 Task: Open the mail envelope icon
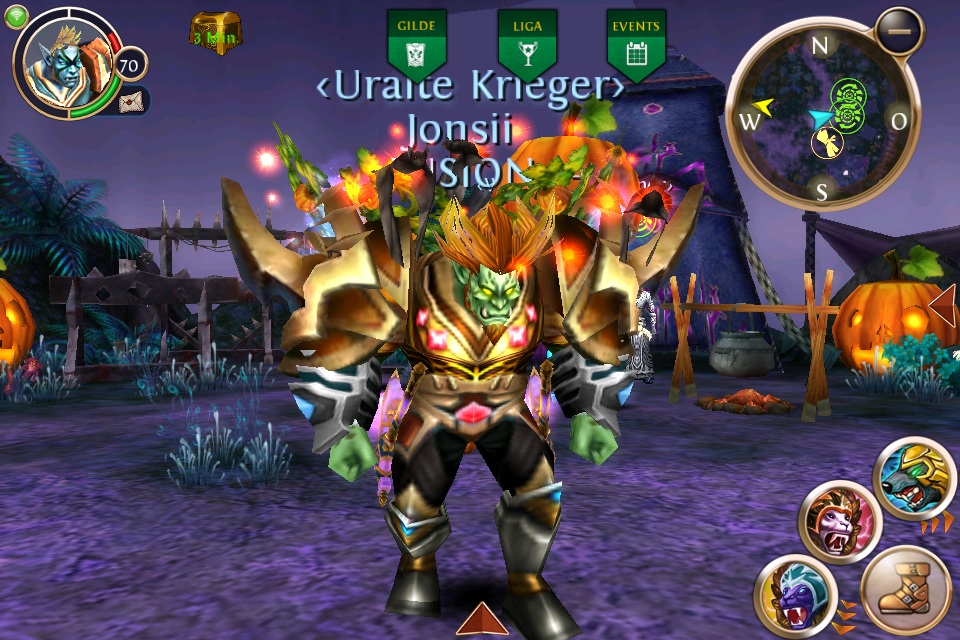(x=132, y=101)
